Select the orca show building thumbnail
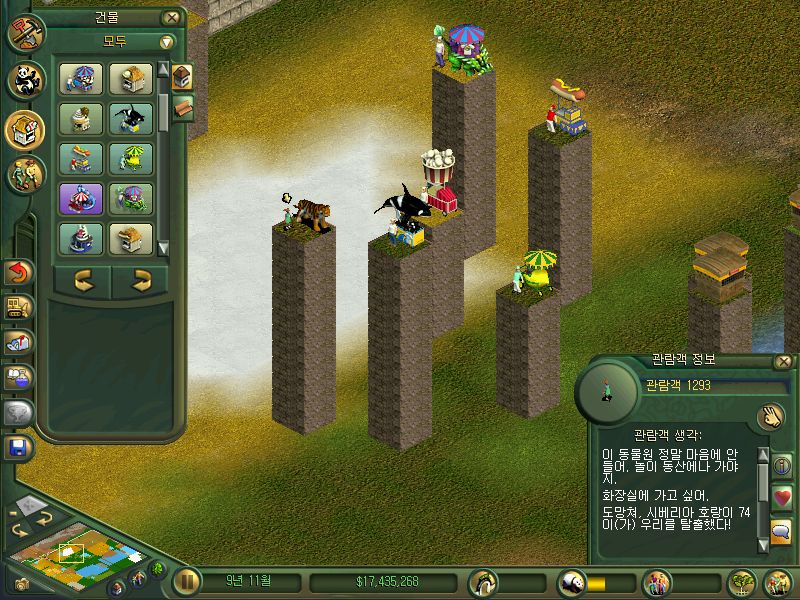800x600 pixels. click(x=132, y=119)
